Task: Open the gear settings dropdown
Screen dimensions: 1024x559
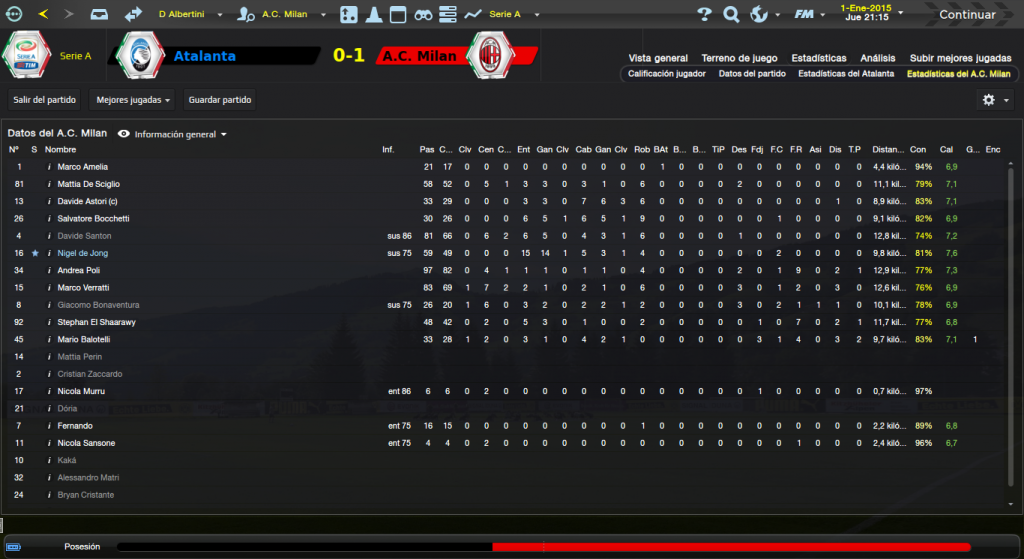Action: tap(993, 100)
